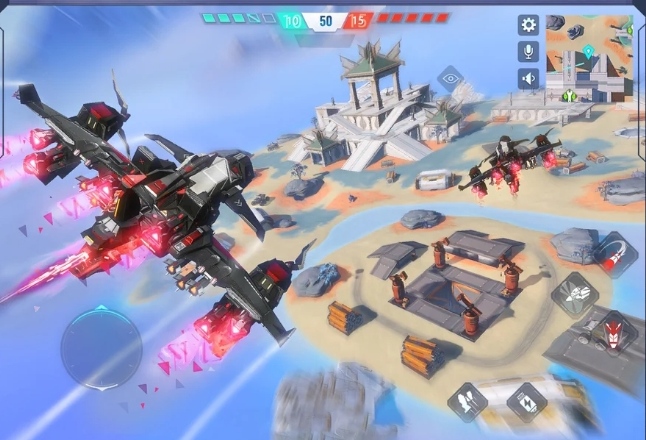
Task: Launch the twin rockets ability
Action: click(467, 401)
